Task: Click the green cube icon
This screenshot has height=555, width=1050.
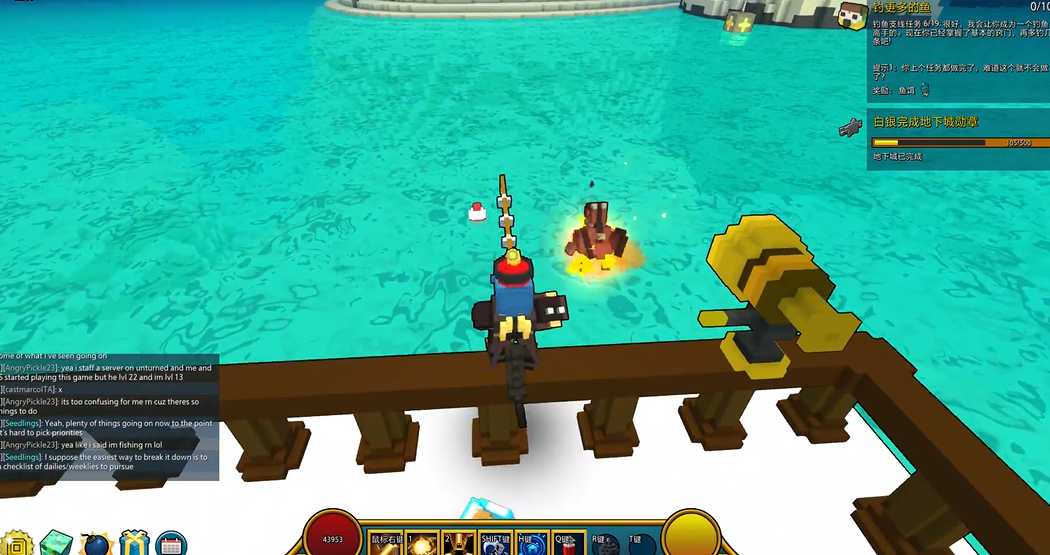Action: click(x=56, y=544)
